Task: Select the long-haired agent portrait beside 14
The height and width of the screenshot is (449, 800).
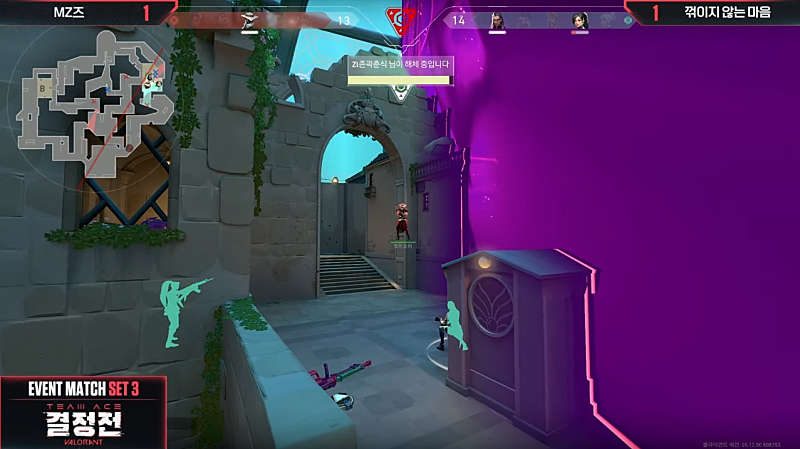Action: tap(497, 20)
